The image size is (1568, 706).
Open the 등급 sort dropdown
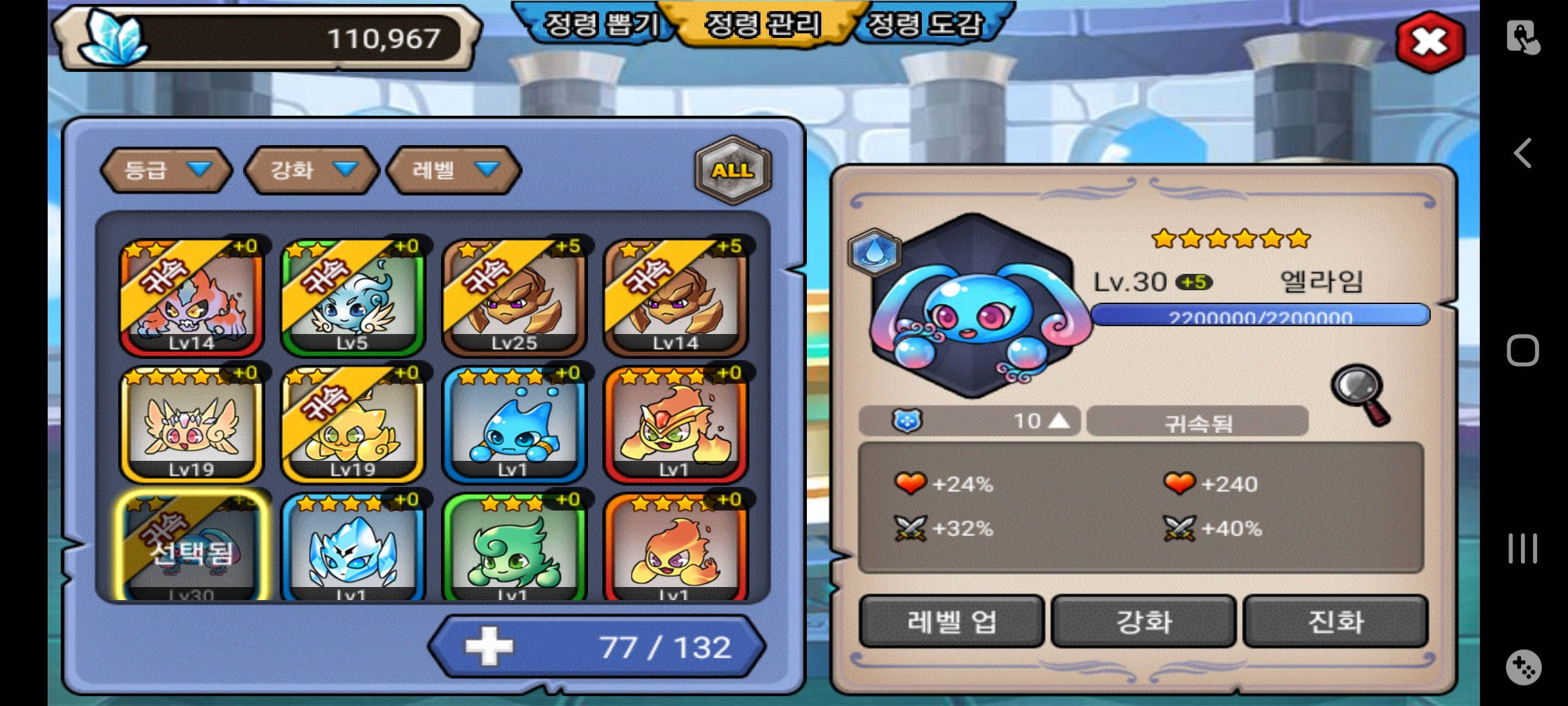(x=167, y=171)
